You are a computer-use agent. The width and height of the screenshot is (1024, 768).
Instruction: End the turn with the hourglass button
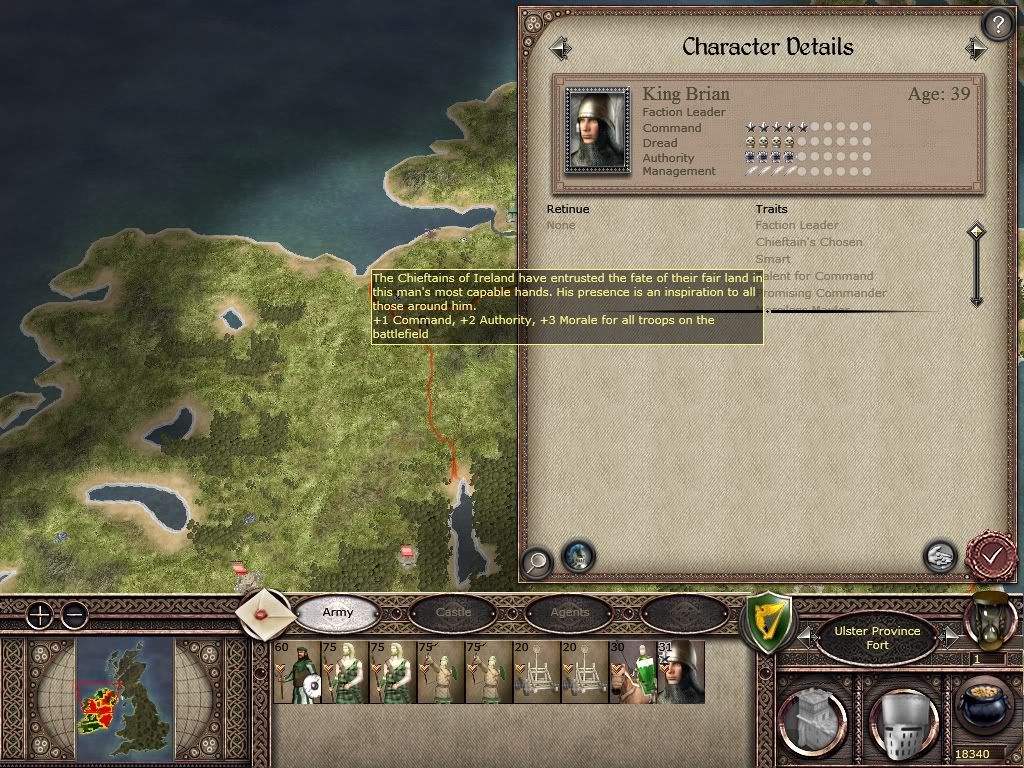pyautogui.click(x=989, y=618)
